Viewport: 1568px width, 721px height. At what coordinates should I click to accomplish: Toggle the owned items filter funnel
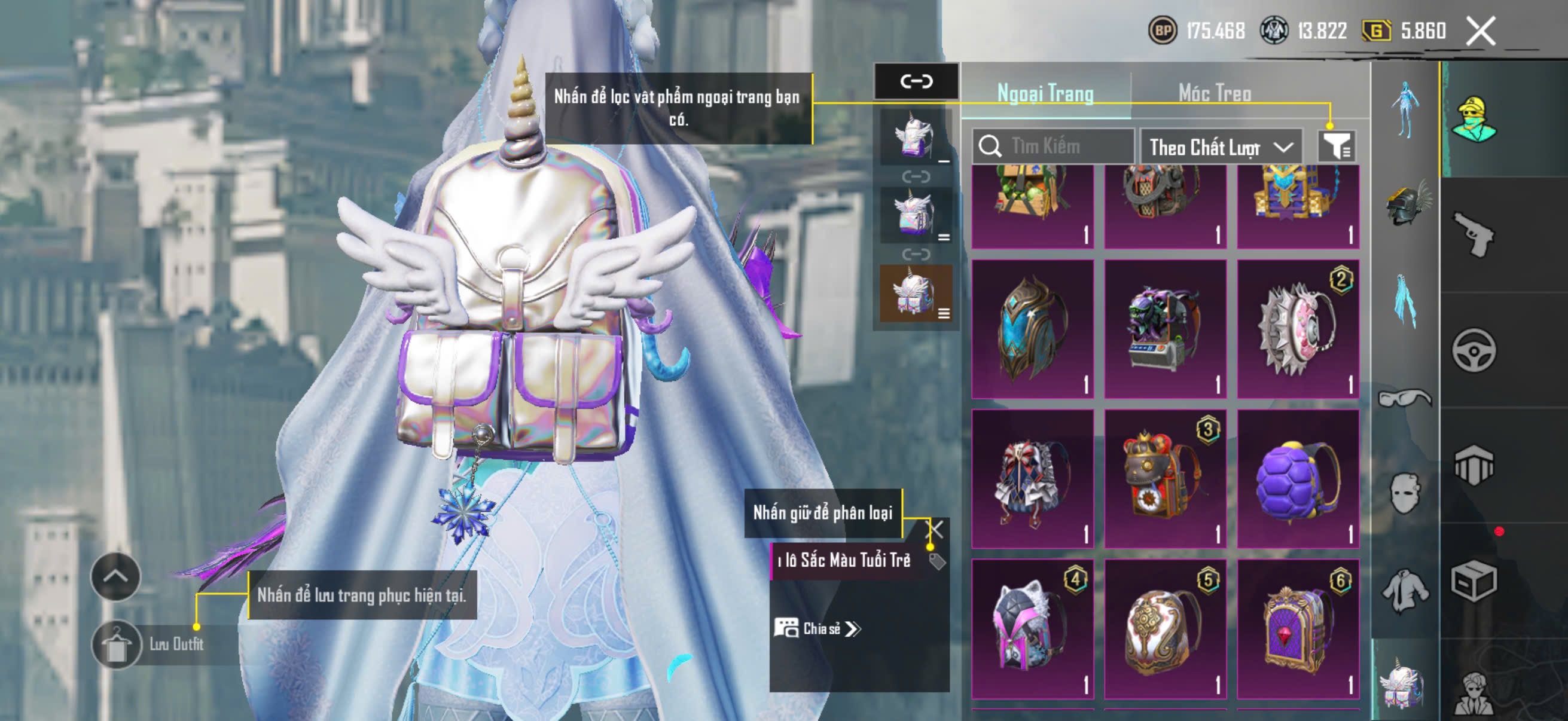(x=1336, y=146)
